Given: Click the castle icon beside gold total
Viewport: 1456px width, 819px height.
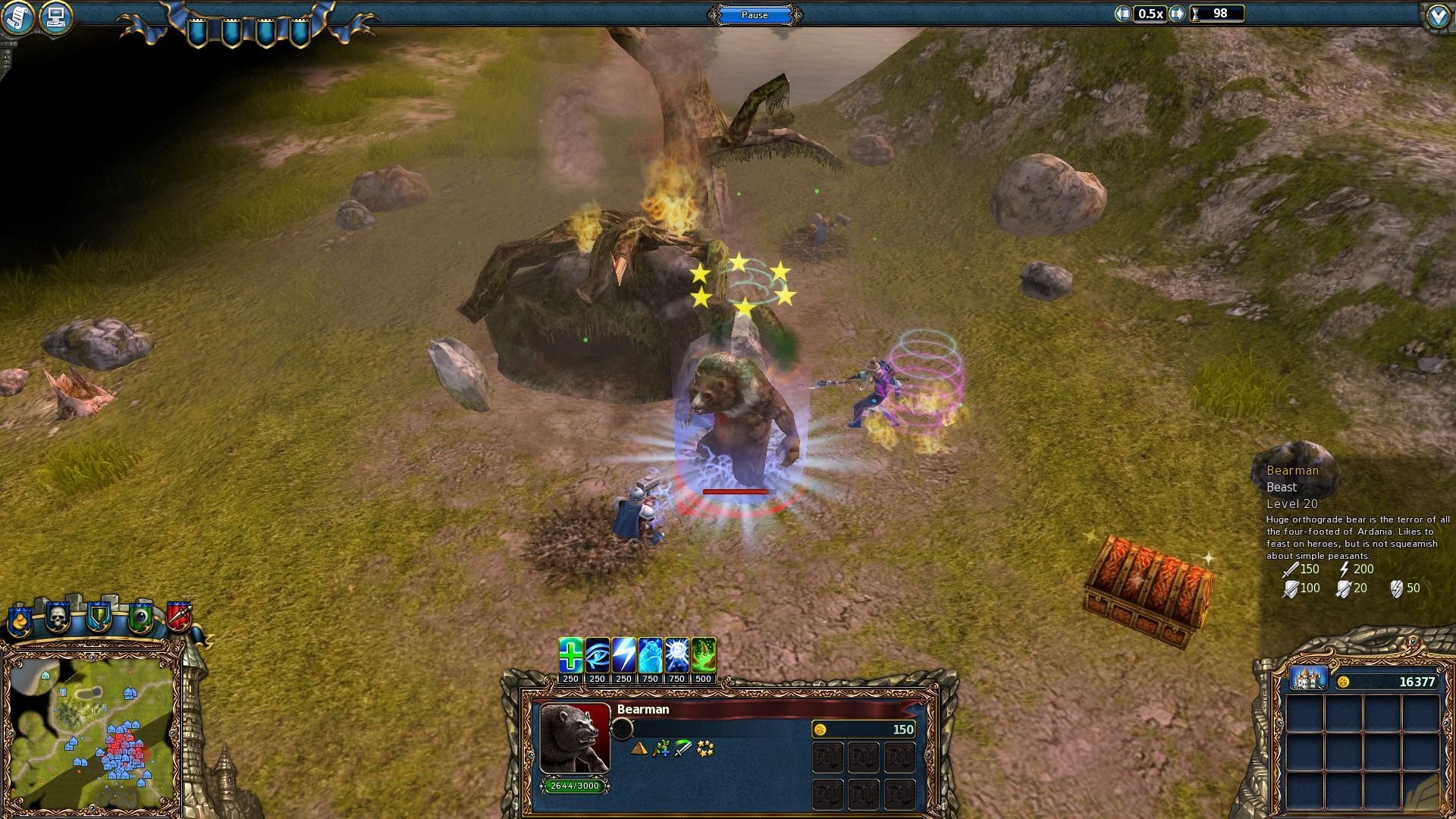Looking at the screenshot, I should (x=1308, y=679).
